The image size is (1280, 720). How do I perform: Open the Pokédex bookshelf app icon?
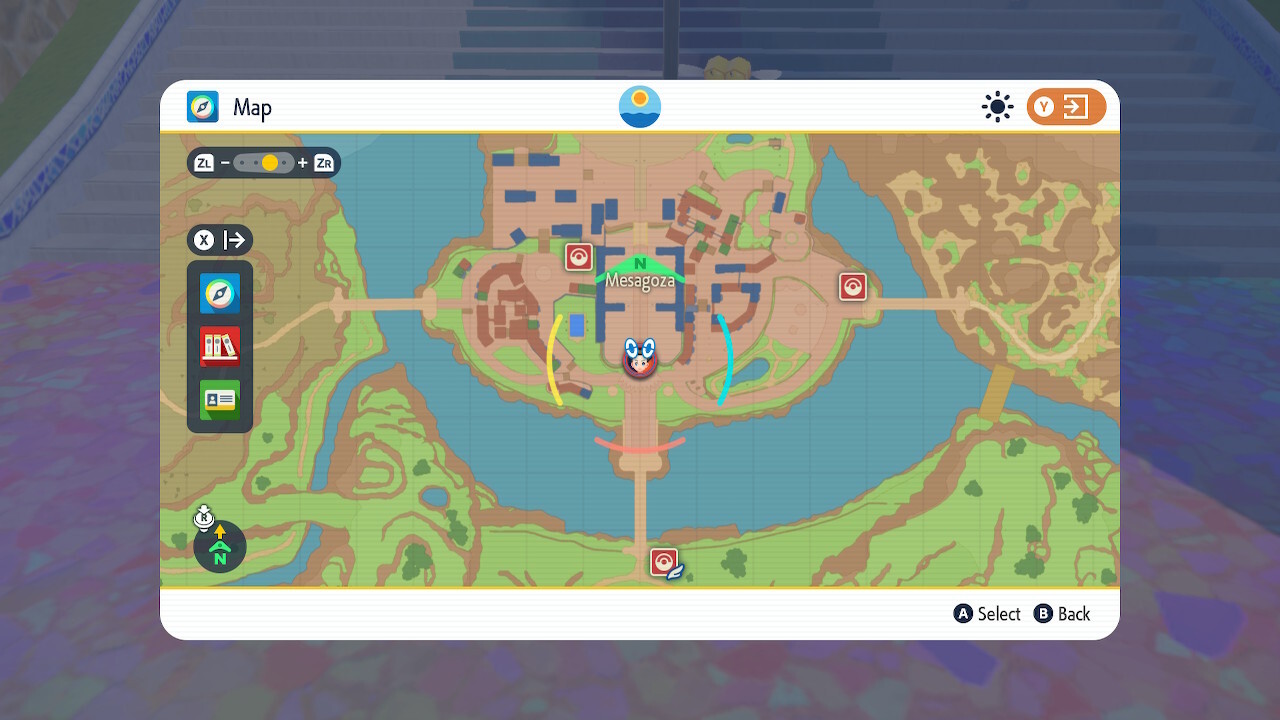pyautogui.click(x=219, y=346)
